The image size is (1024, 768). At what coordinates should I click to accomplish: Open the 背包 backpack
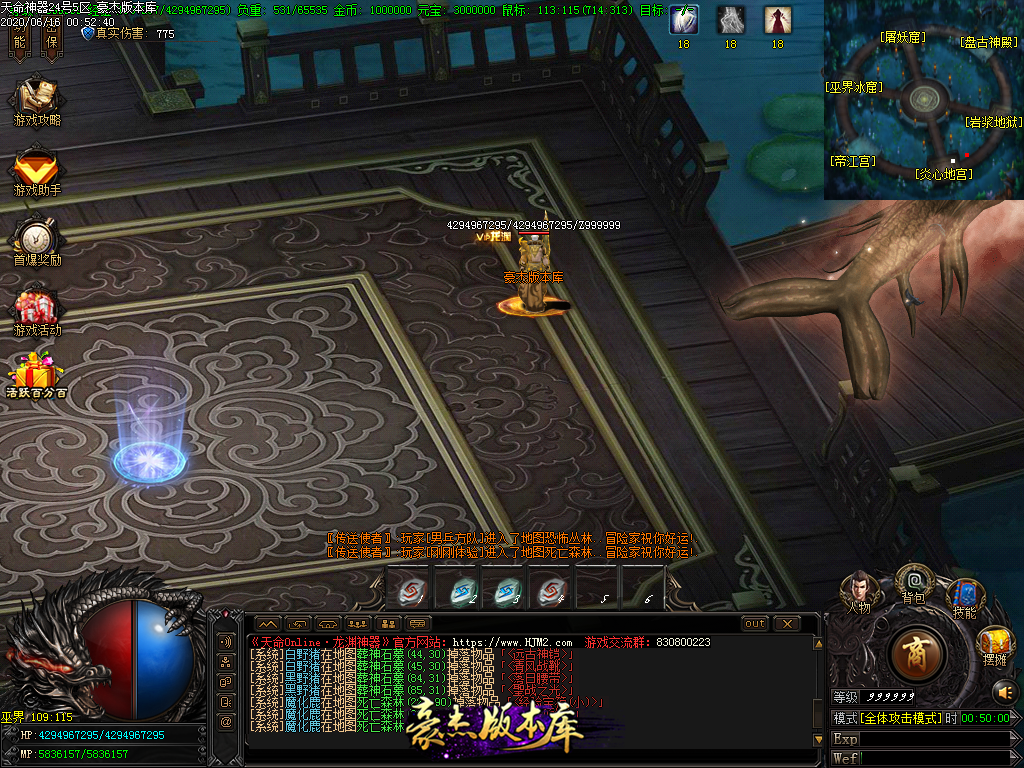coord(913,580)
